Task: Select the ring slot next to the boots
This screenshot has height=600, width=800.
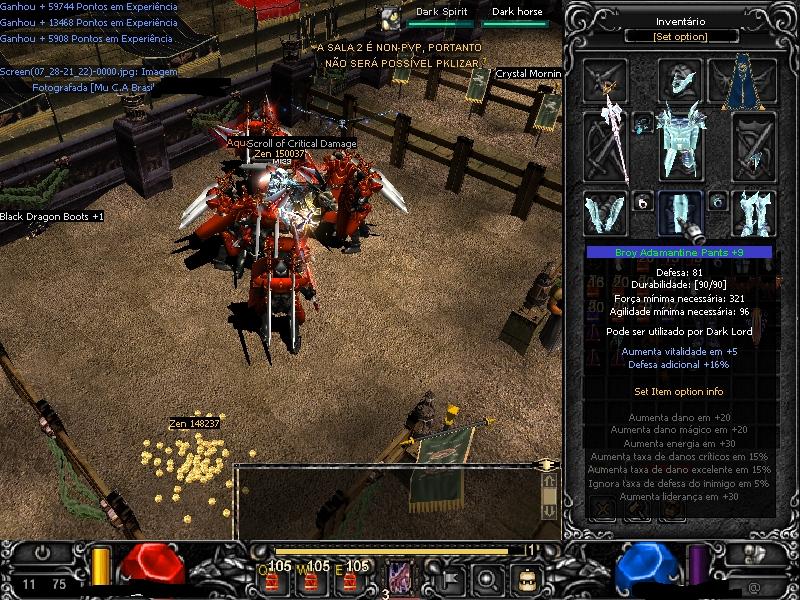Action: coord(717,201)
